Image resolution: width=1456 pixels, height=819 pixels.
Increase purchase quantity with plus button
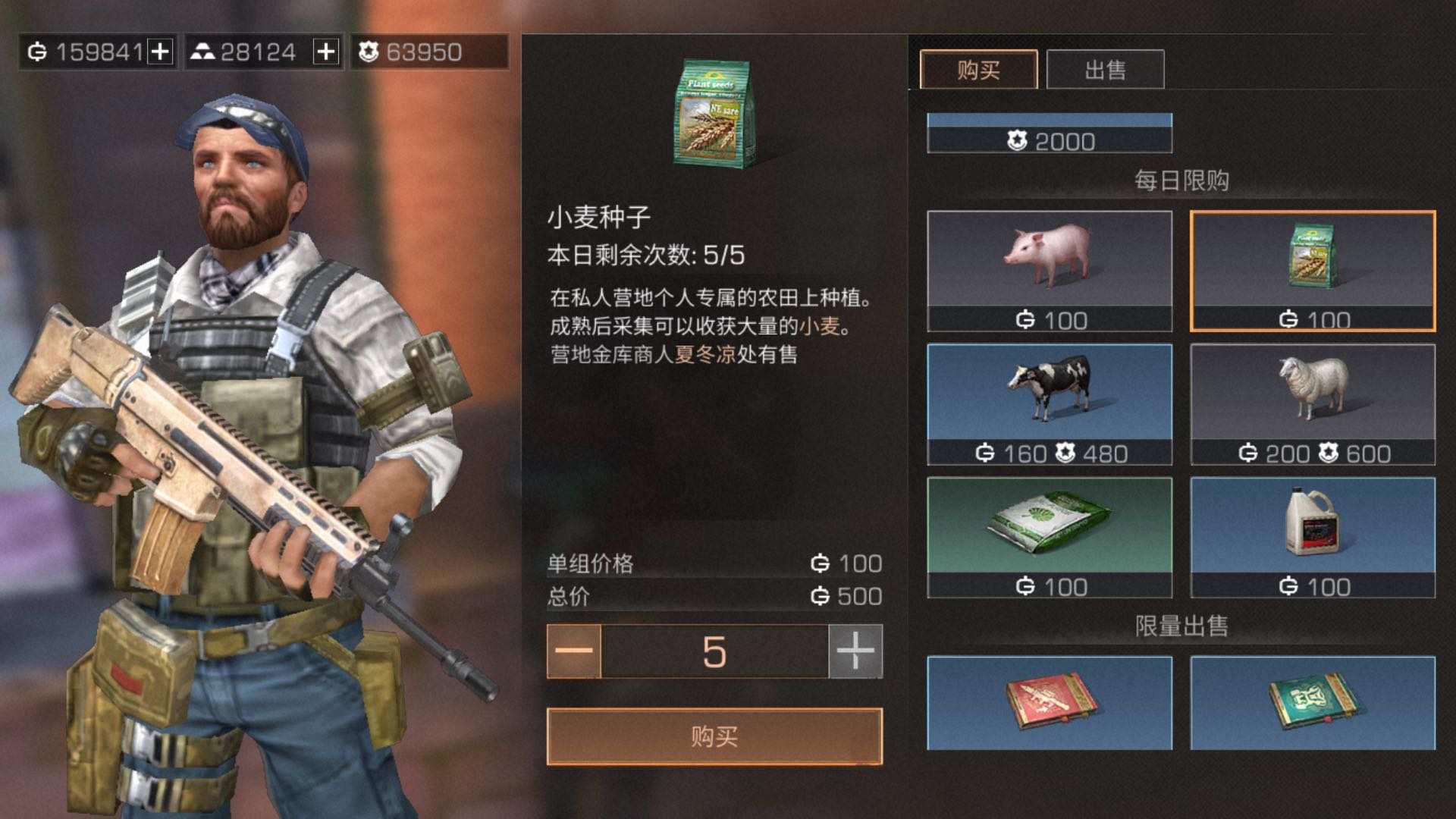tap(855, 651)
